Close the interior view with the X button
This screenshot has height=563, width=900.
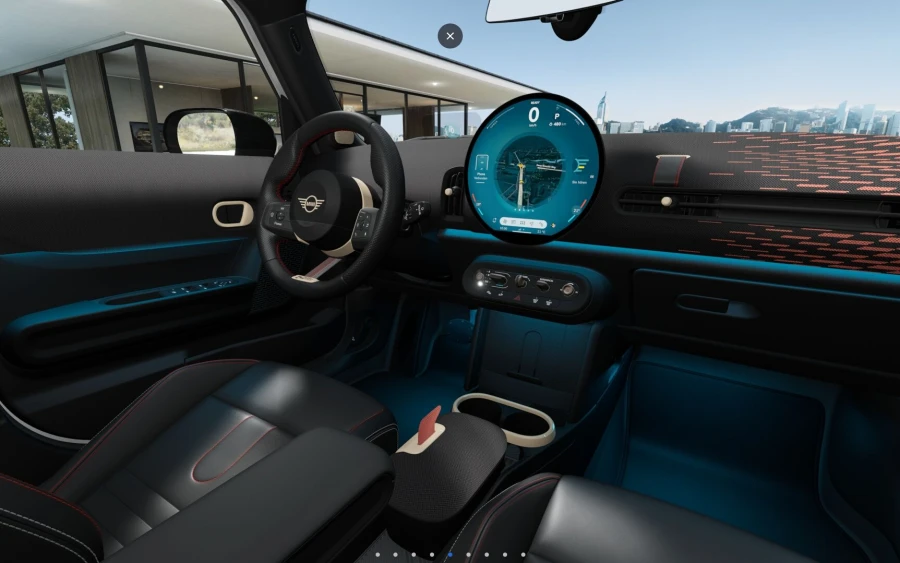pyautogui.click(x=450, y=36)
